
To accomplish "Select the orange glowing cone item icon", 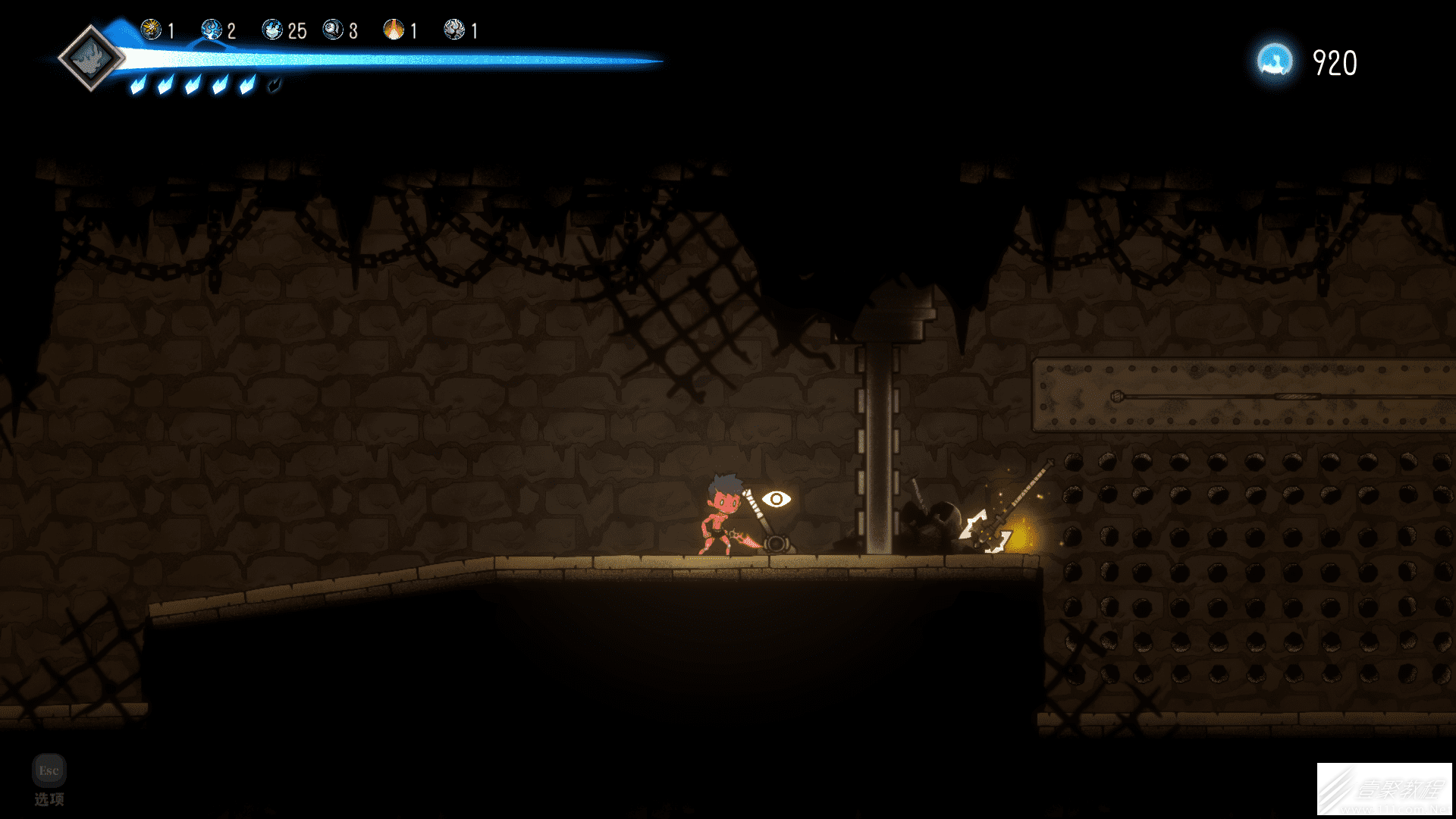I will pyautogui.click(x=394, y=30).
